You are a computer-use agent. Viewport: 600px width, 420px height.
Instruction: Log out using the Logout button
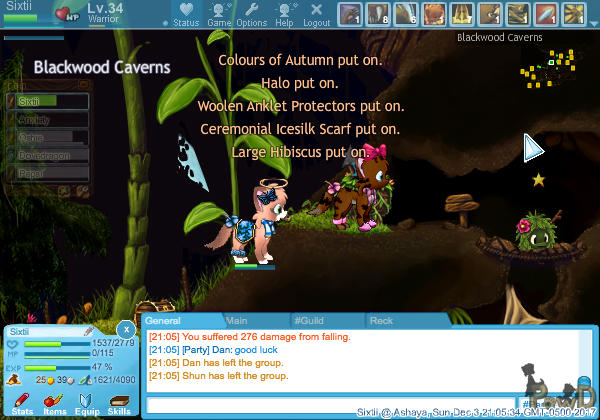[x=316, y=14]
